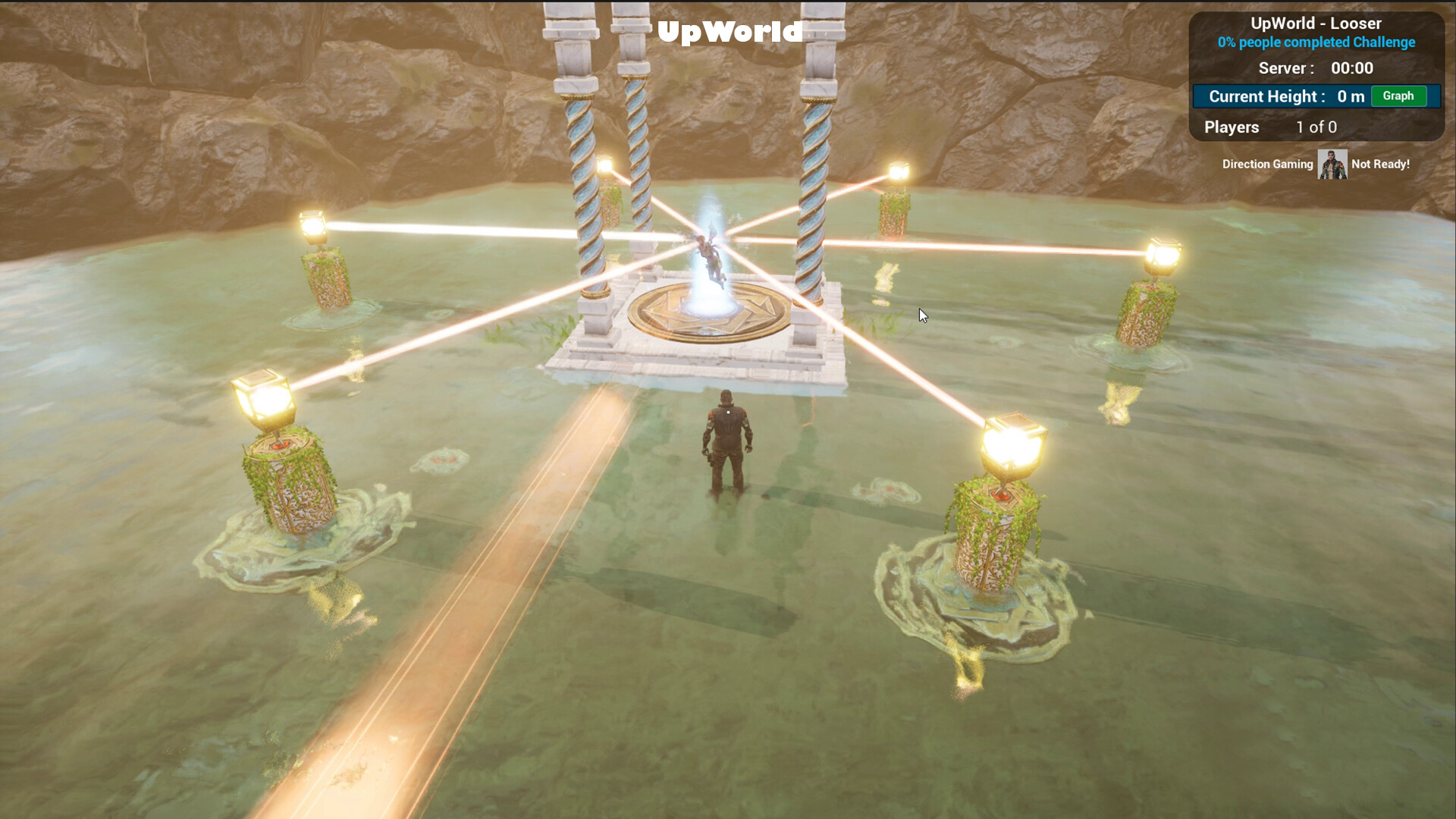Click the UpWorld title at screen top
Screen dimensions: 1456x819
(x=730, y=32)
